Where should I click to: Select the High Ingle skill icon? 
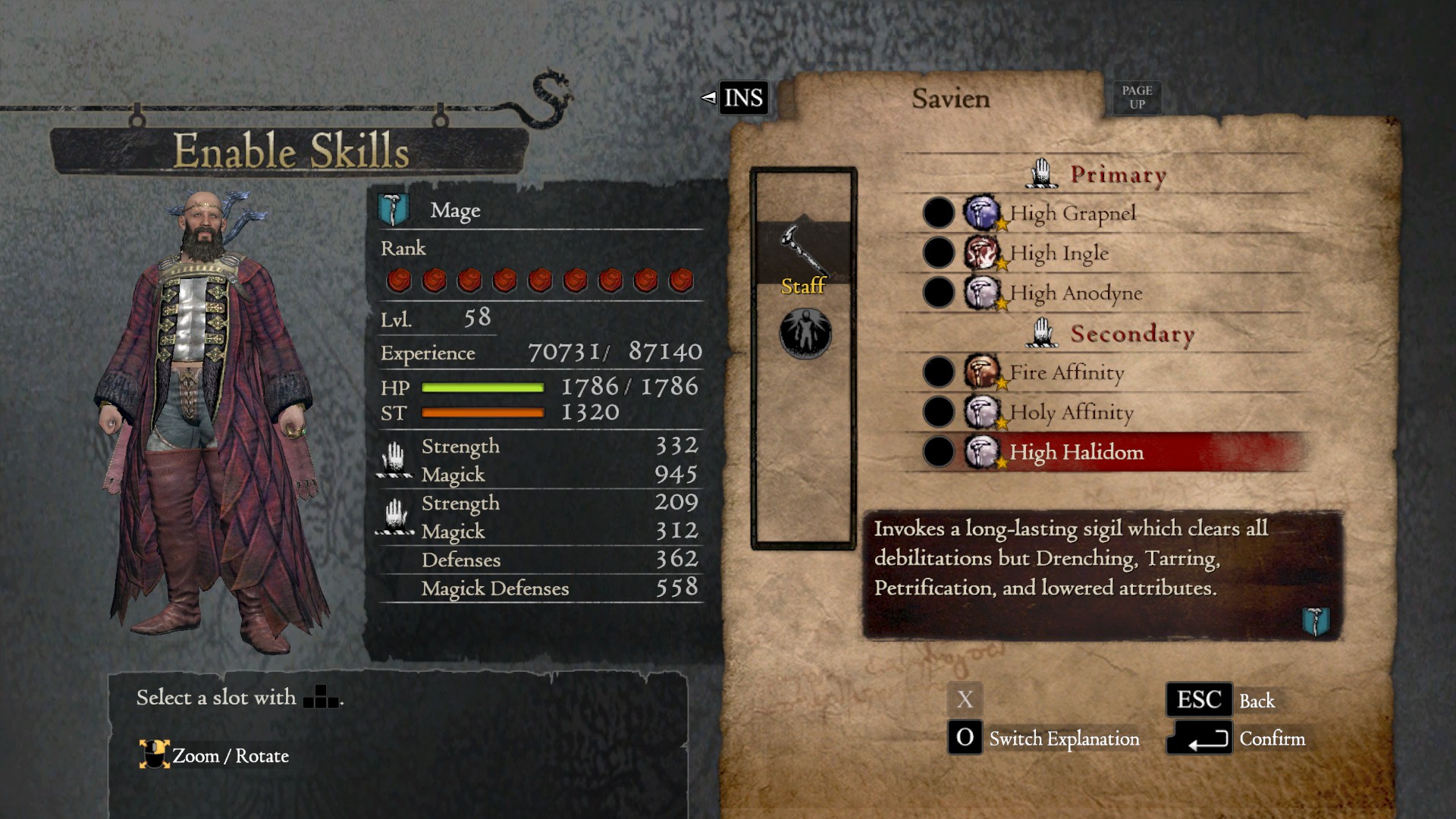click(x=981, y=253)
